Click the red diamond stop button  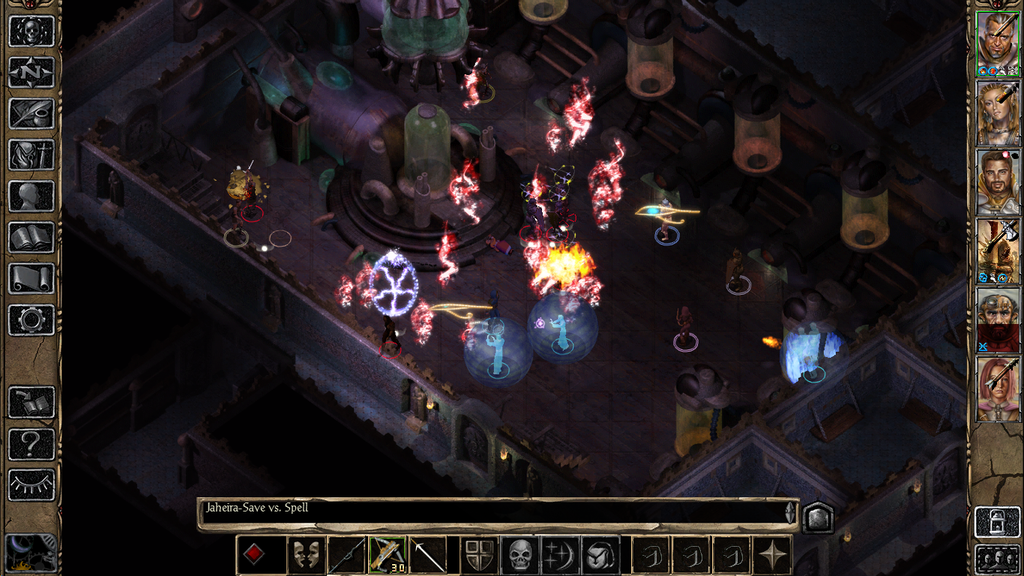(x=255, y=555)
